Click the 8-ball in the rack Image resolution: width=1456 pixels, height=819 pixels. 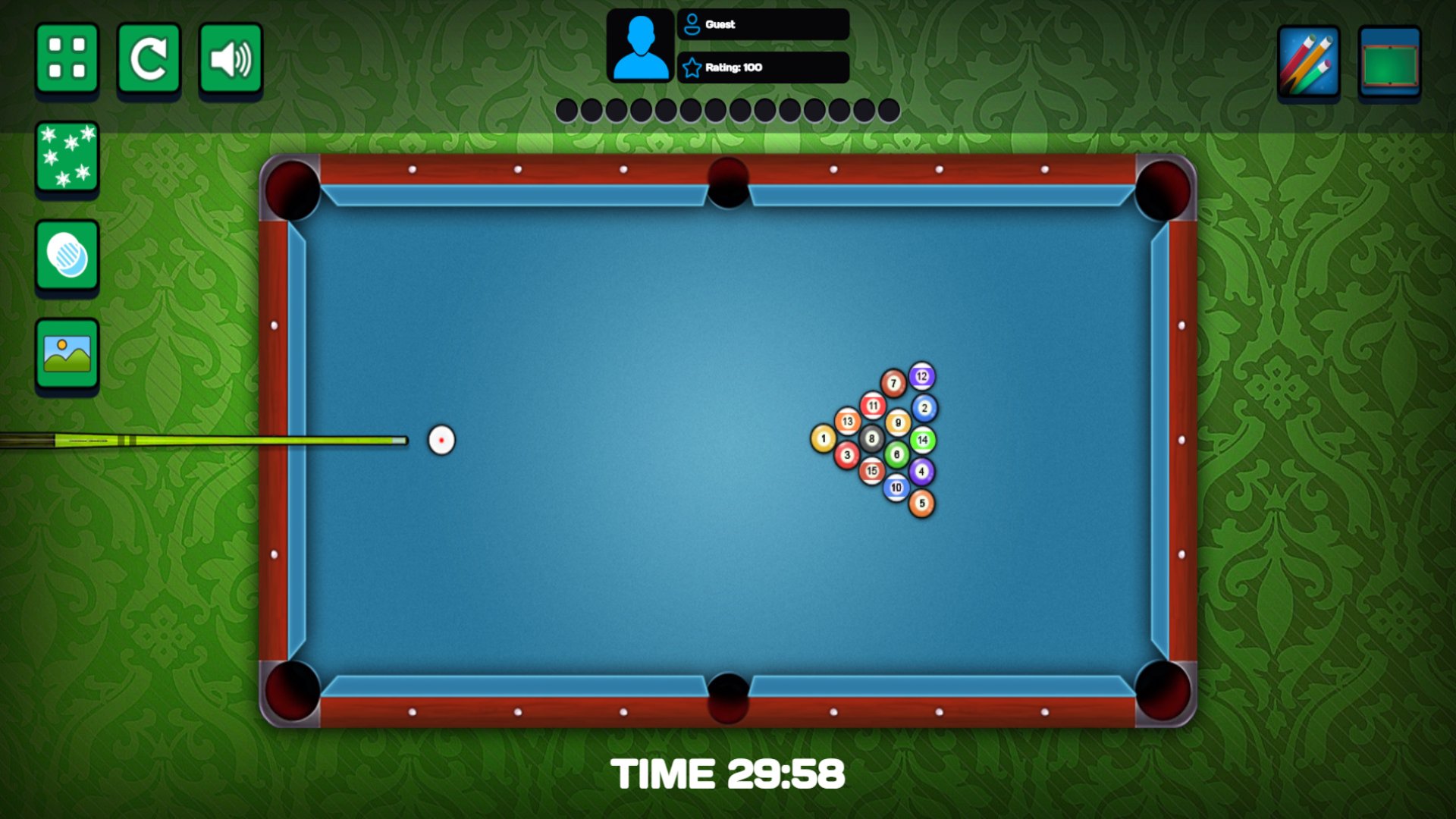click(871, 438)
